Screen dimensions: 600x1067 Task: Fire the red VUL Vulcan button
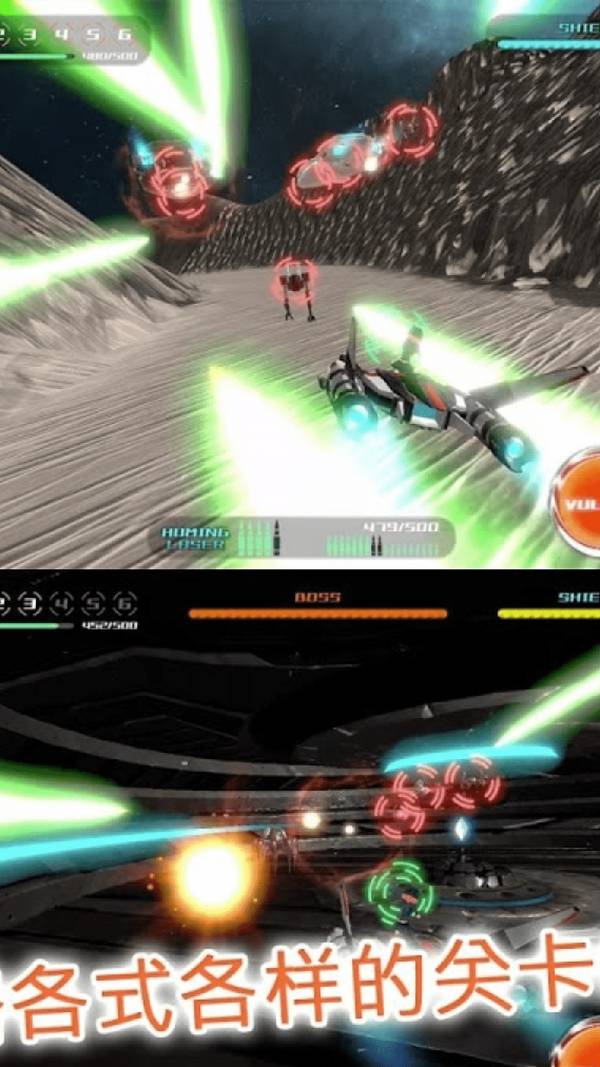coord(578,503)
